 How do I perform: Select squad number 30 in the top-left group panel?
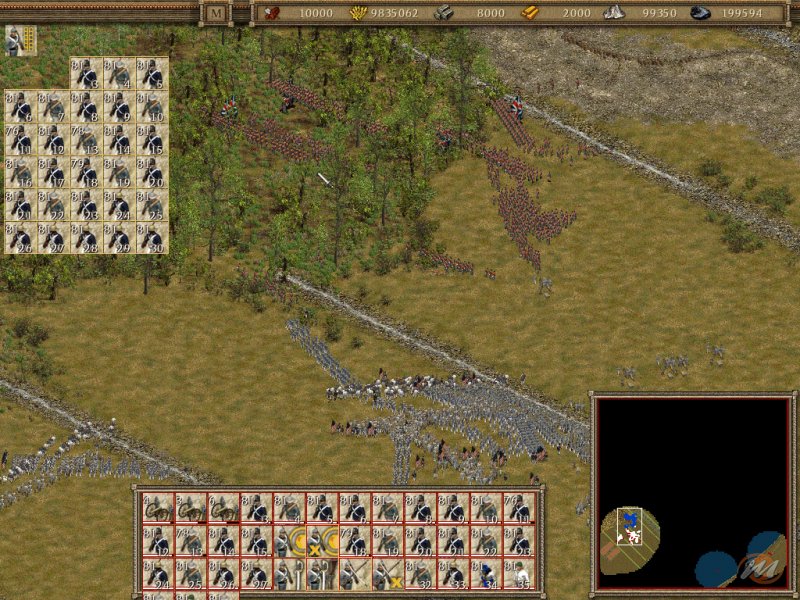pyautogui.click(x=152, y=238)
